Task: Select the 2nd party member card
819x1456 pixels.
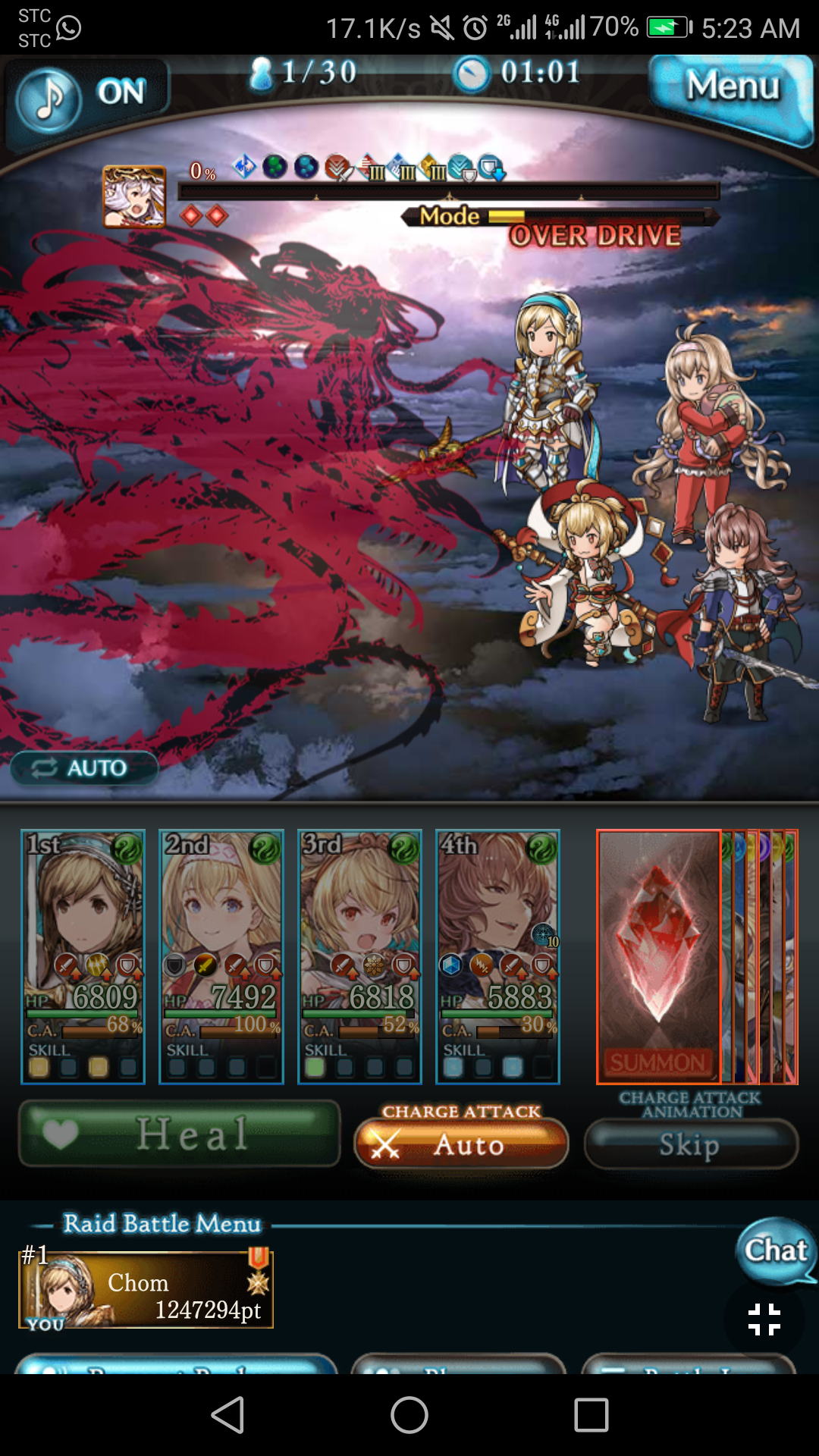Action: click(x=221, y=955)
